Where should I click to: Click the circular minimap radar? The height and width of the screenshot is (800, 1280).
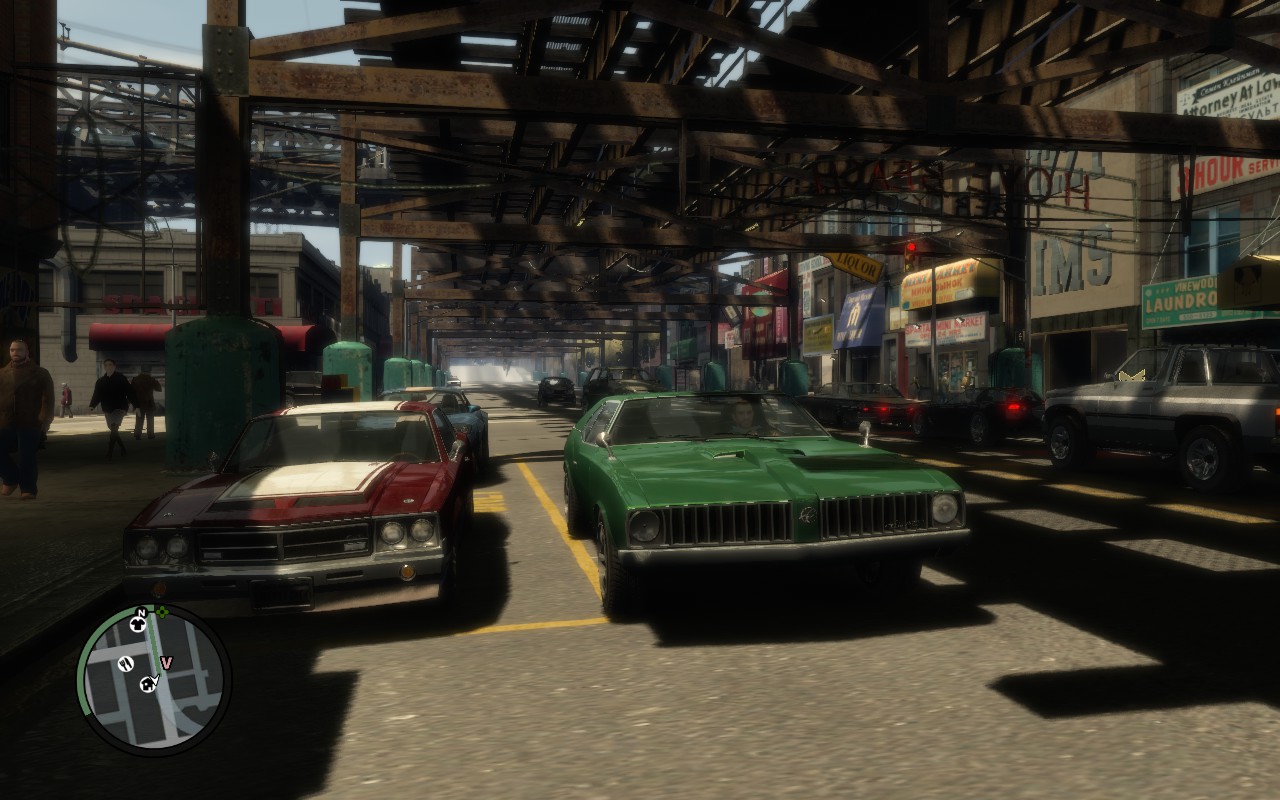tap(154, 679)
